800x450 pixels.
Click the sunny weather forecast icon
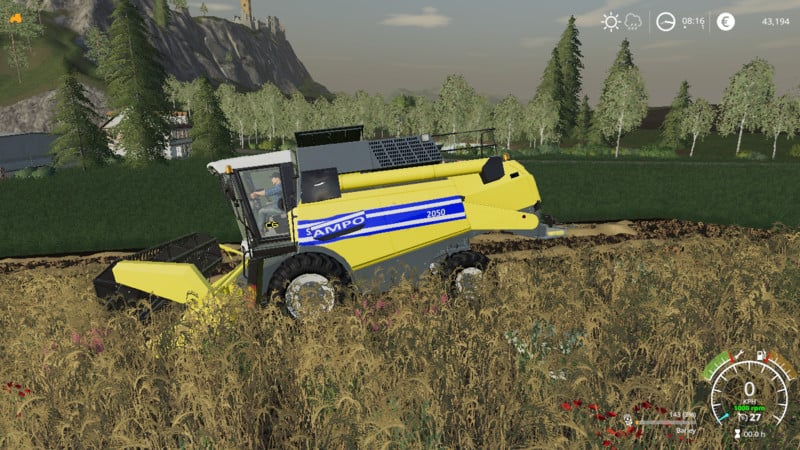click(x=610, y=22)
